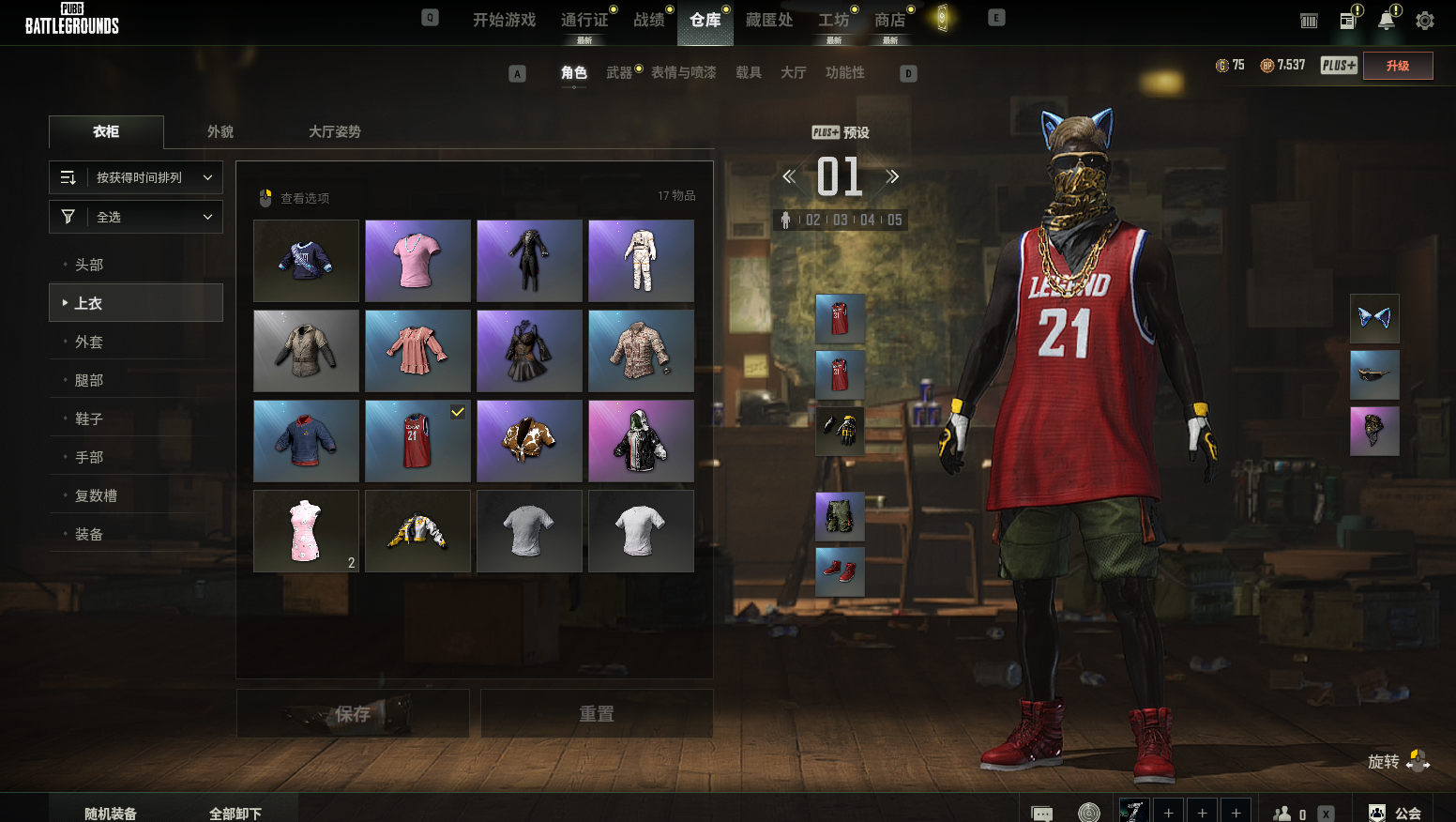Open the 全选 filter dropdown
The image size is (1456, 822).
coord(136,217)
